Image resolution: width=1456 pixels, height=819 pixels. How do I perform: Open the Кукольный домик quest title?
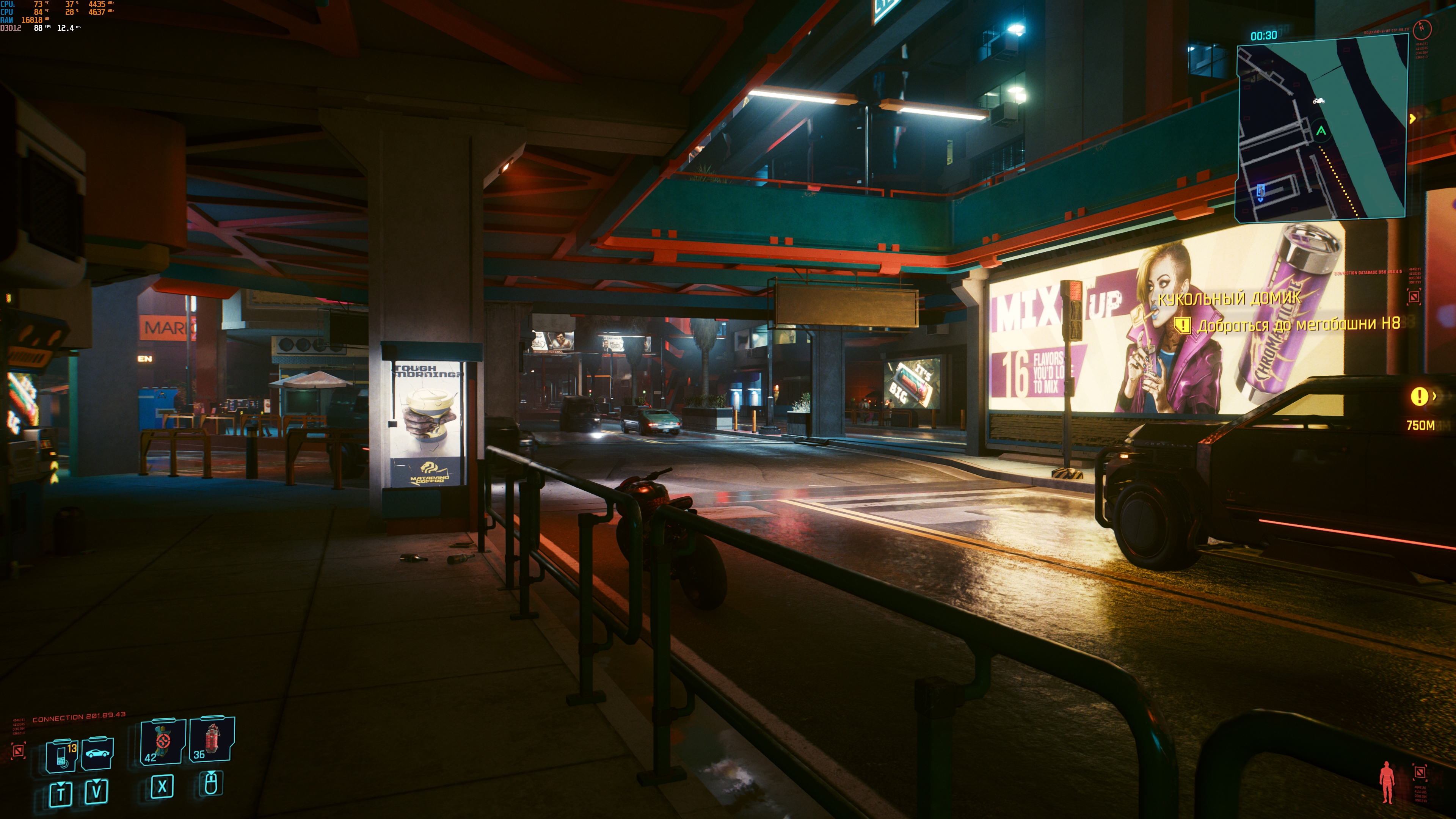(1229, 298)
